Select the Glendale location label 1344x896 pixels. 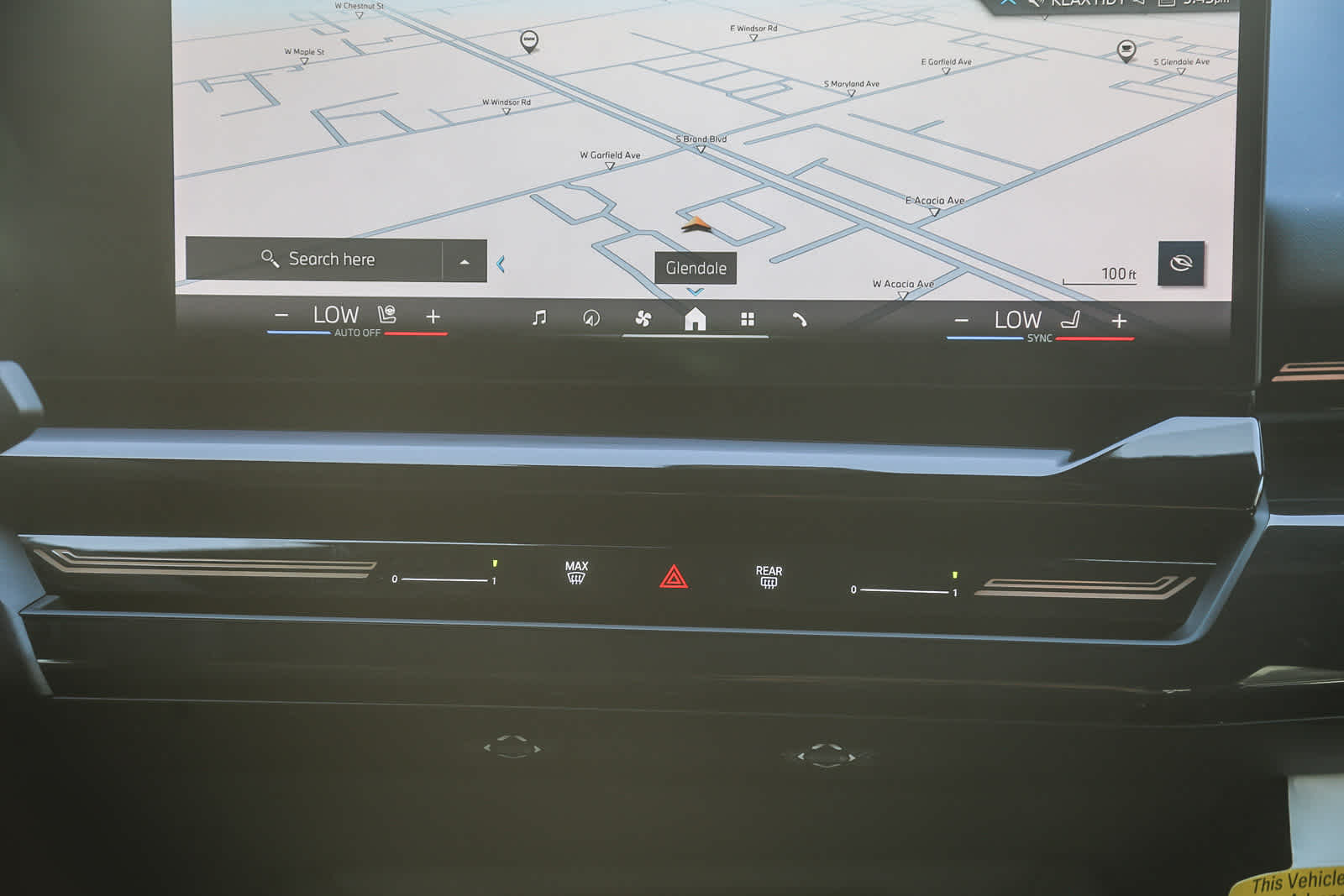[x=696, y=268]
